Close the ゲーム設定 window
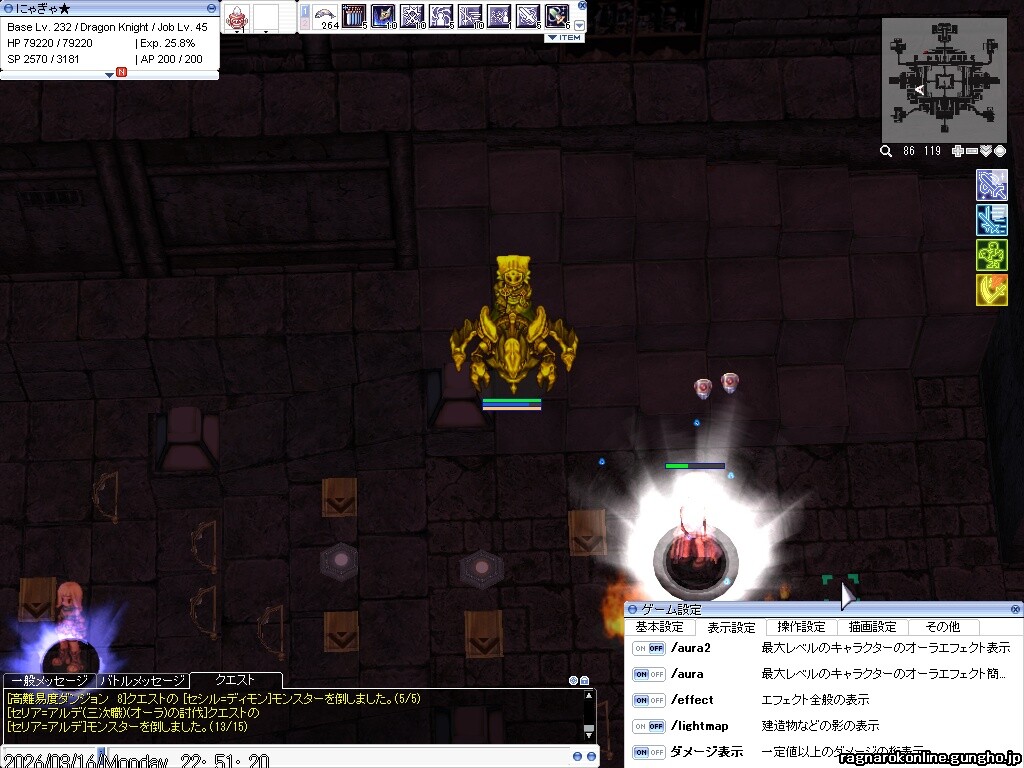The height and width of the screenshot is (768, 1024). (1016, 609)
